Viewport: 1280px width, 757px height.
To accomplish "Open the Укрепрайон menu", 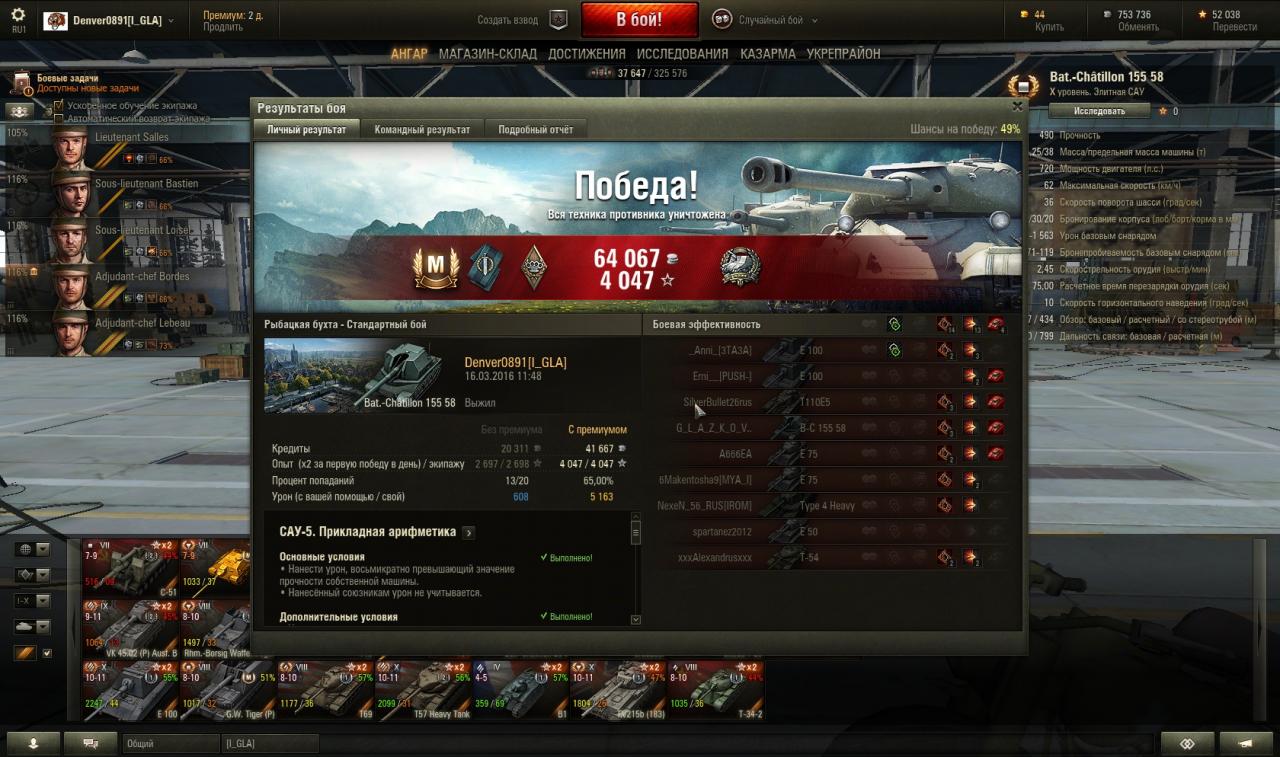I will (x=843, y=54).
